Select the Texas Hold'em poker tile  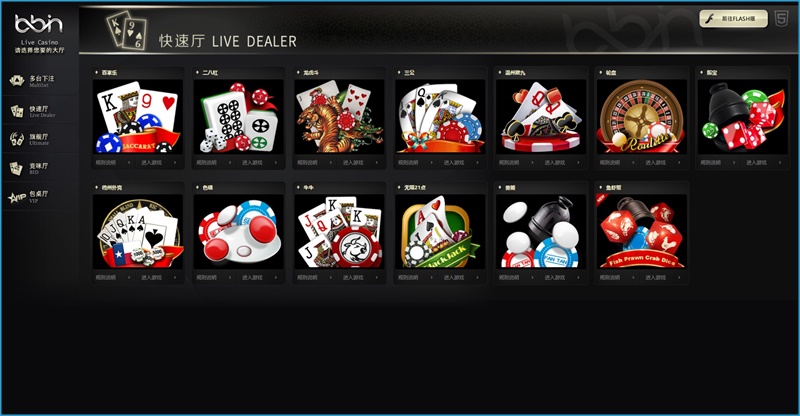point(134,231)
